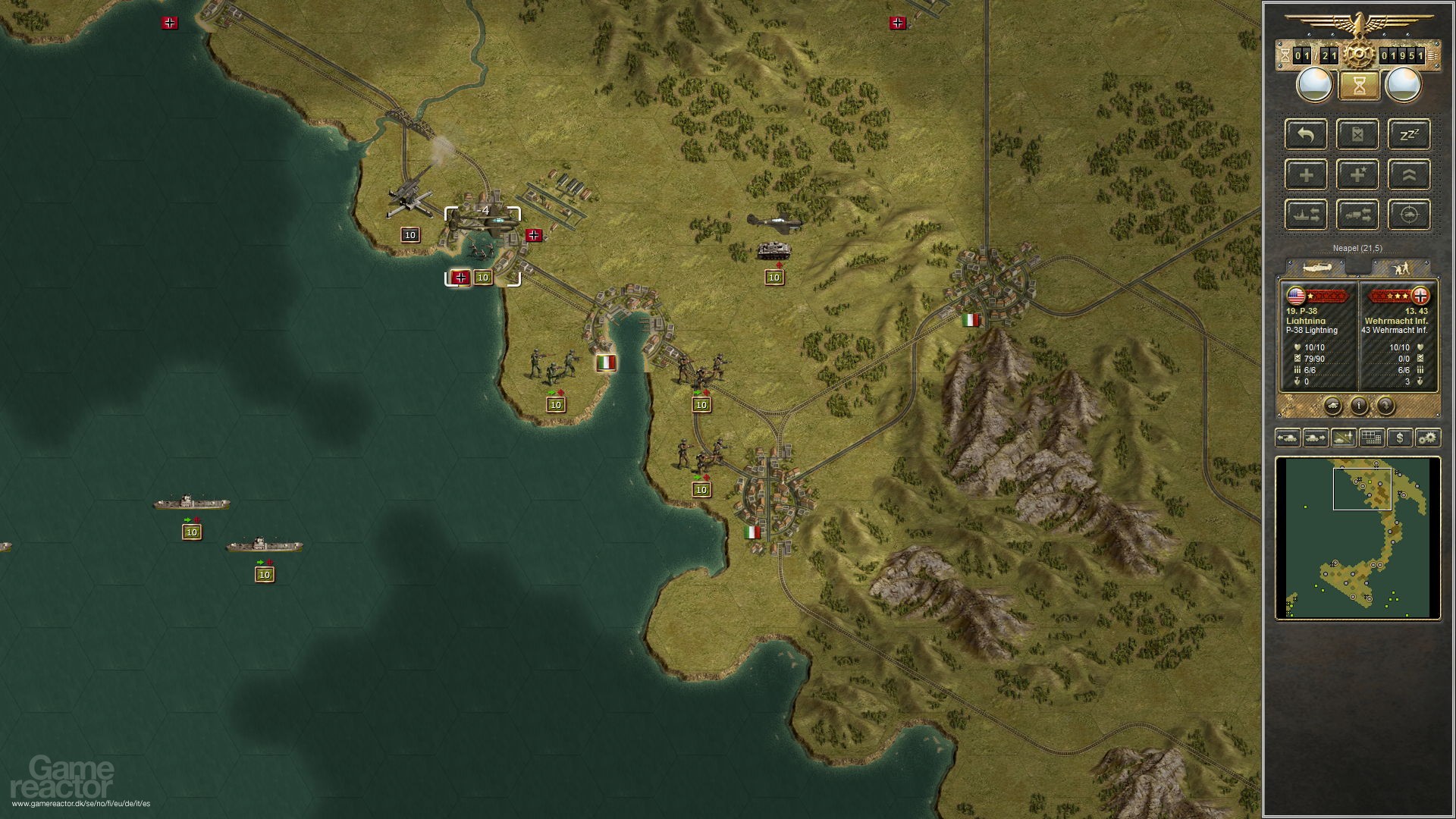This screenshot has height=819, width=1456.
Task: Request elite replacements for the unit
Action: [x=1359, y=174]
